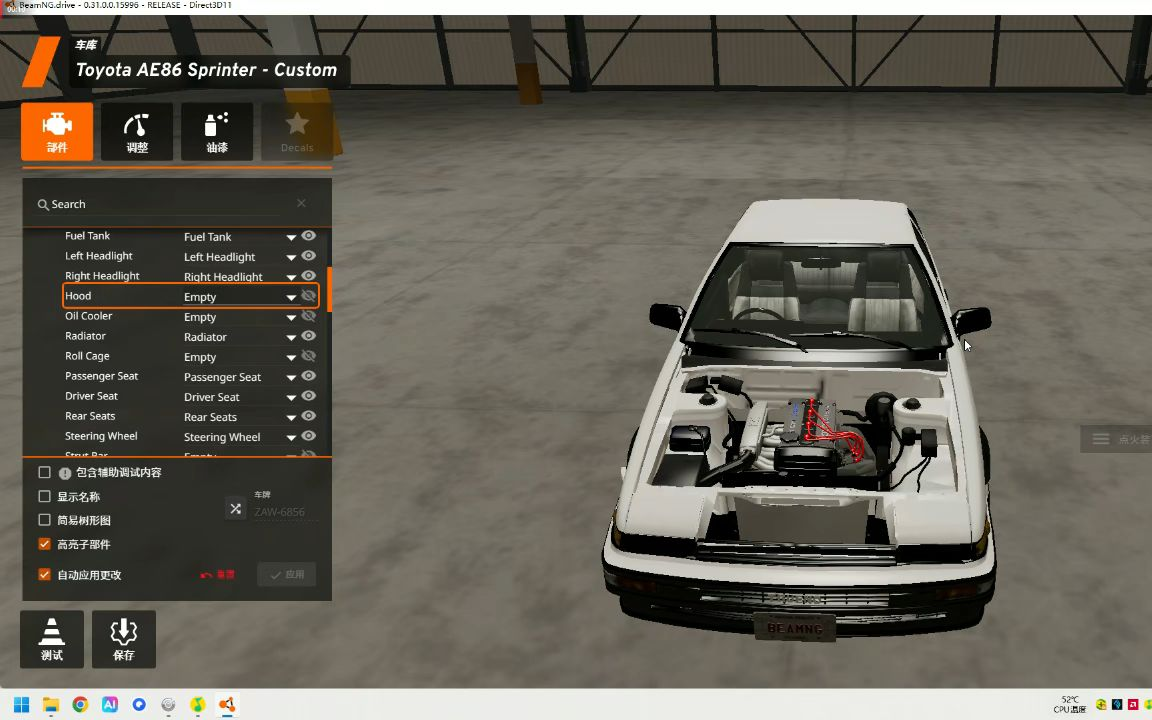The image size is (1152, 720).
Task: Click the 测试 test button
Action: pyautogui.click(x=52, y=639)
